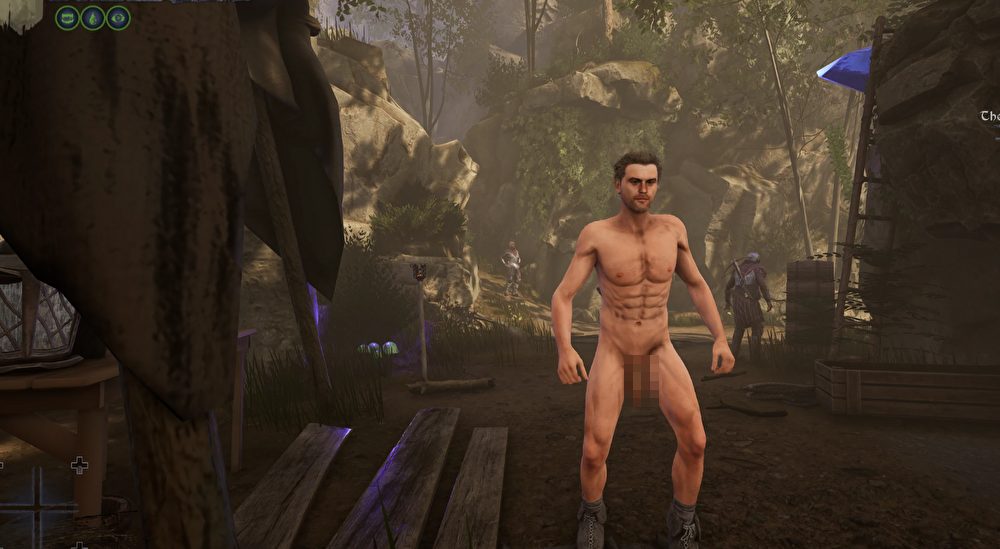Open the green eye status icon
Image resolution: width=1000 pixels, height=549 pixels.
119,17
